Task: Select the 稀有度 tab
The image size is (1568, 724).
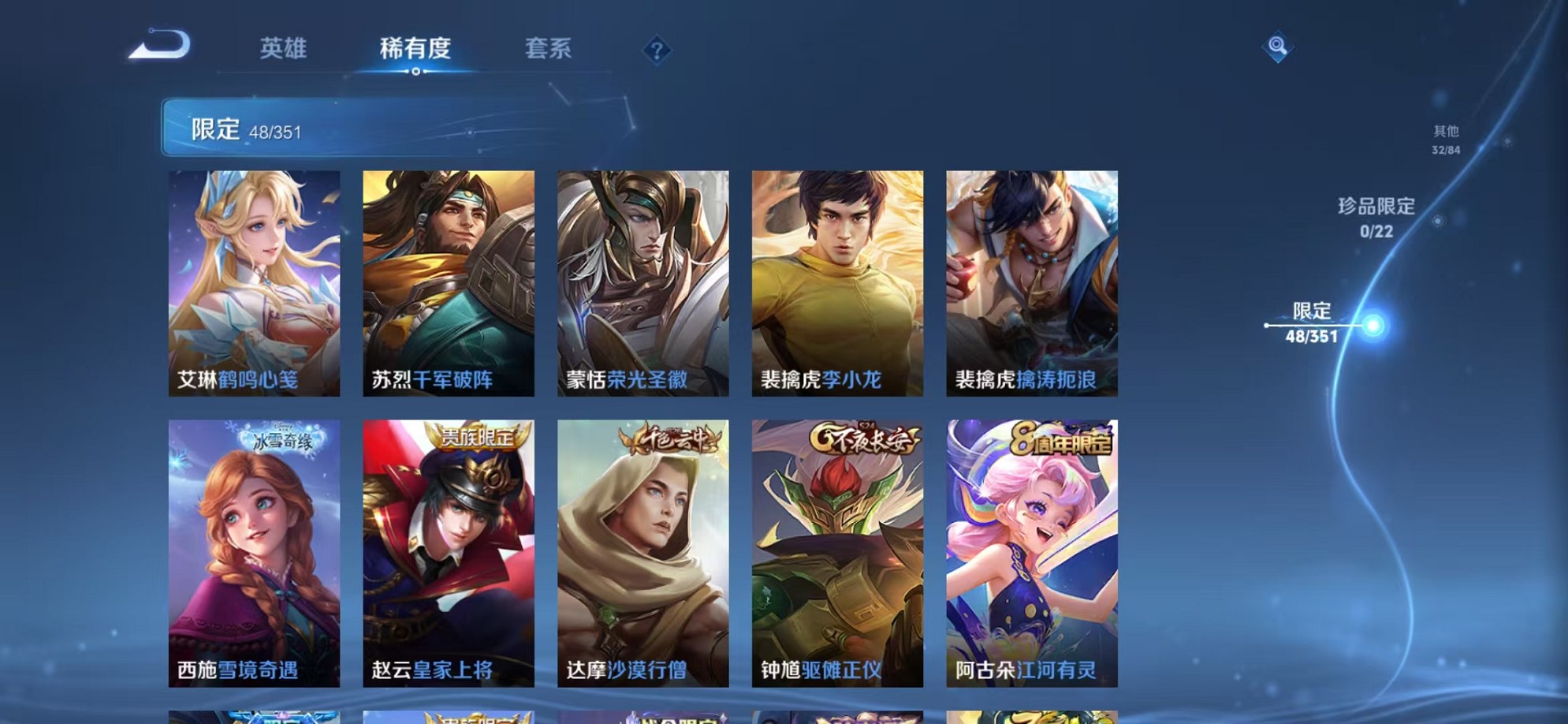Action: tap(416, 49)
